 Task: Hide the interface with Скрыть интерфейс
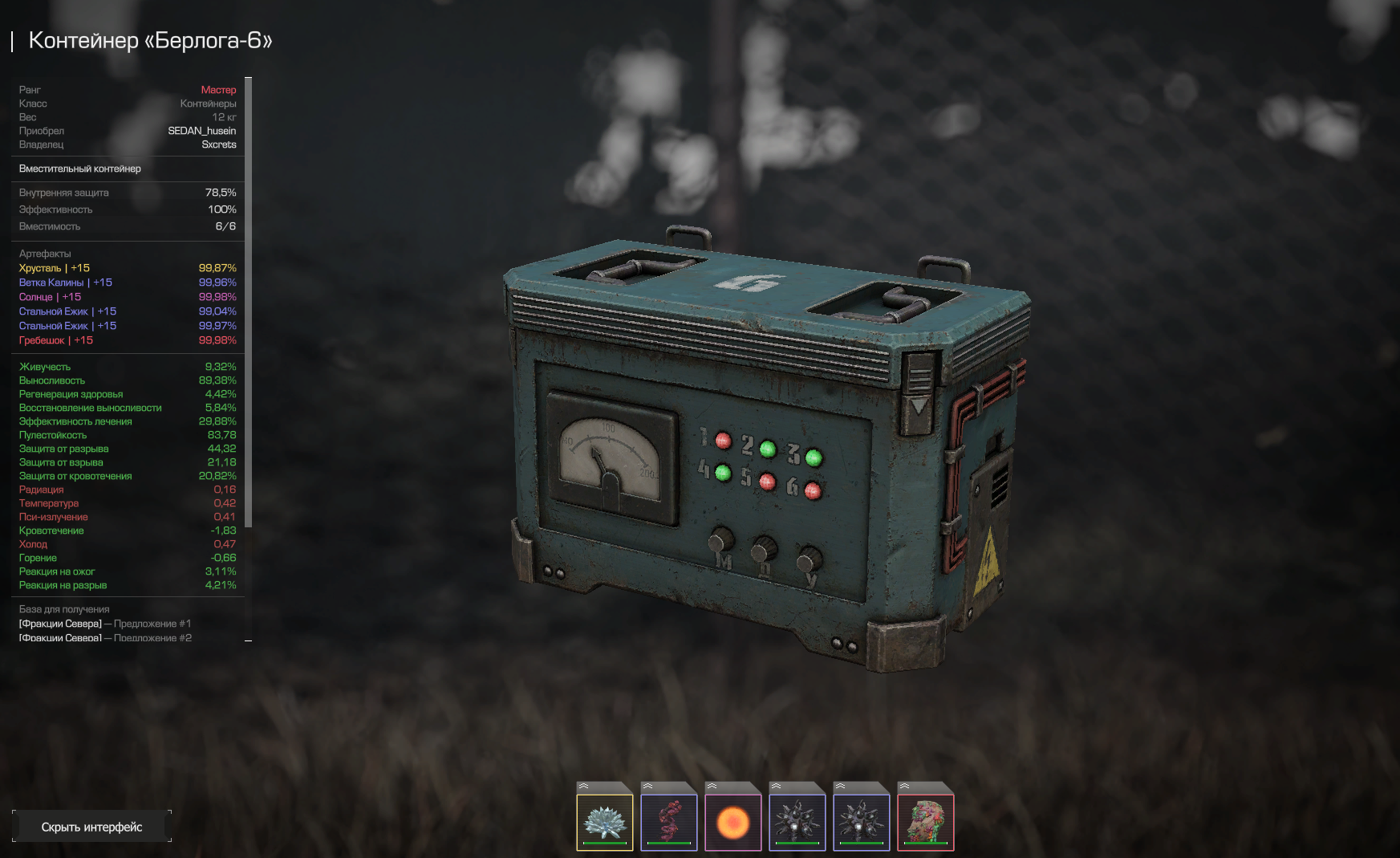(91, 827)
